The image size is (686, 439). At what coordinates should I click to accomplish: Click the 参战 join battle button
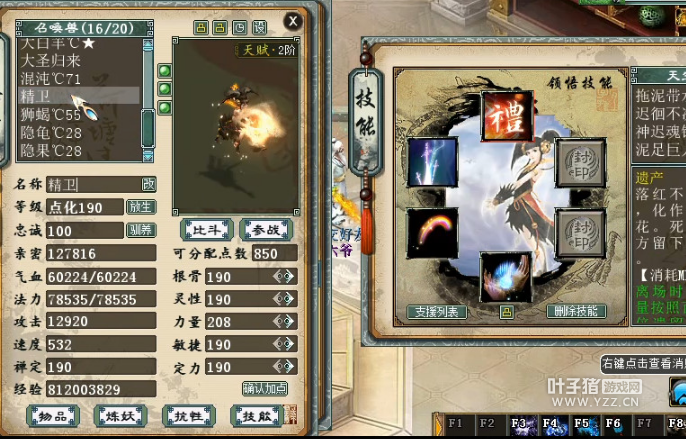263,230
